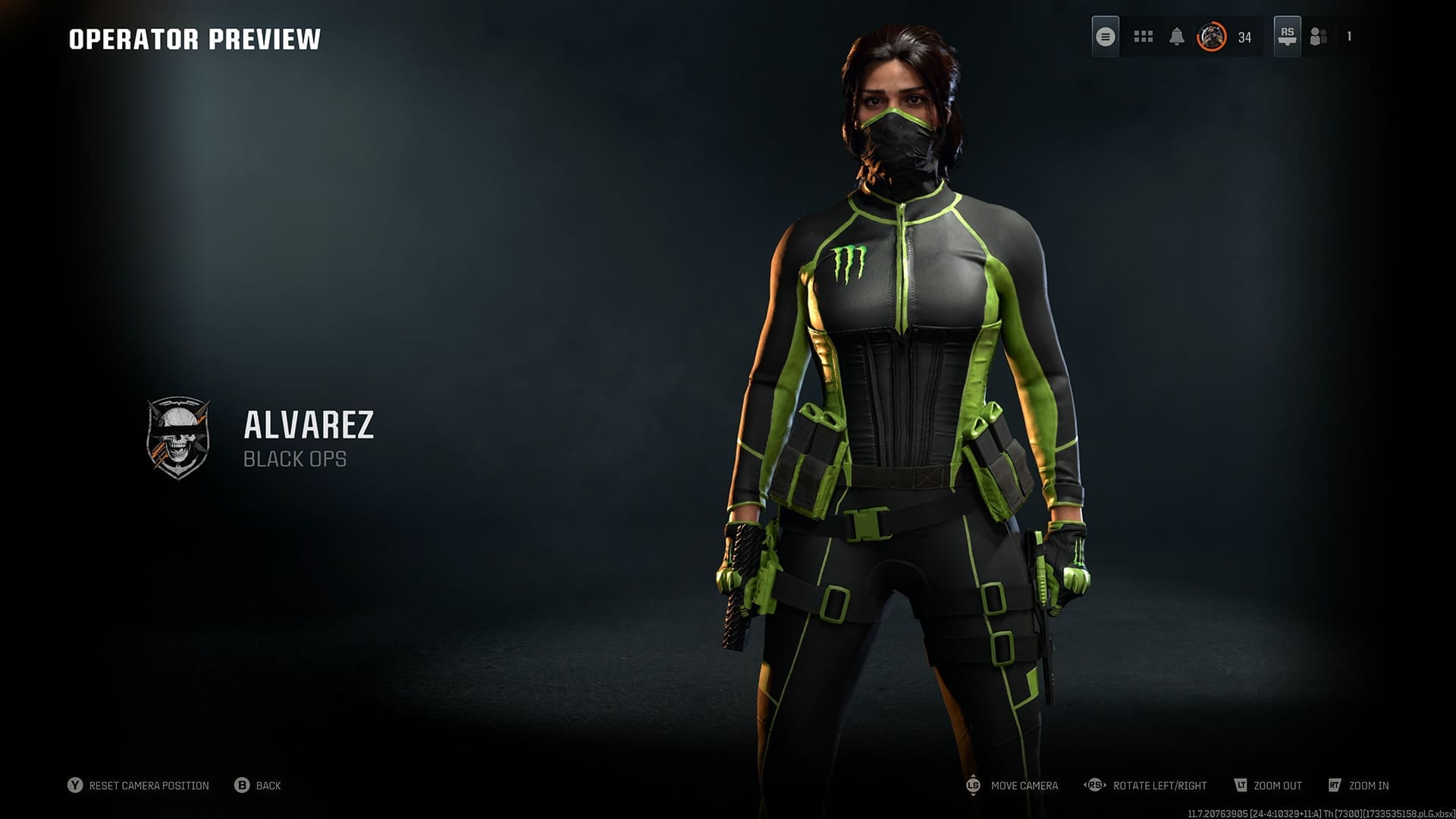
Task: Click the RS rotate stick icon
Action: 1096,784
